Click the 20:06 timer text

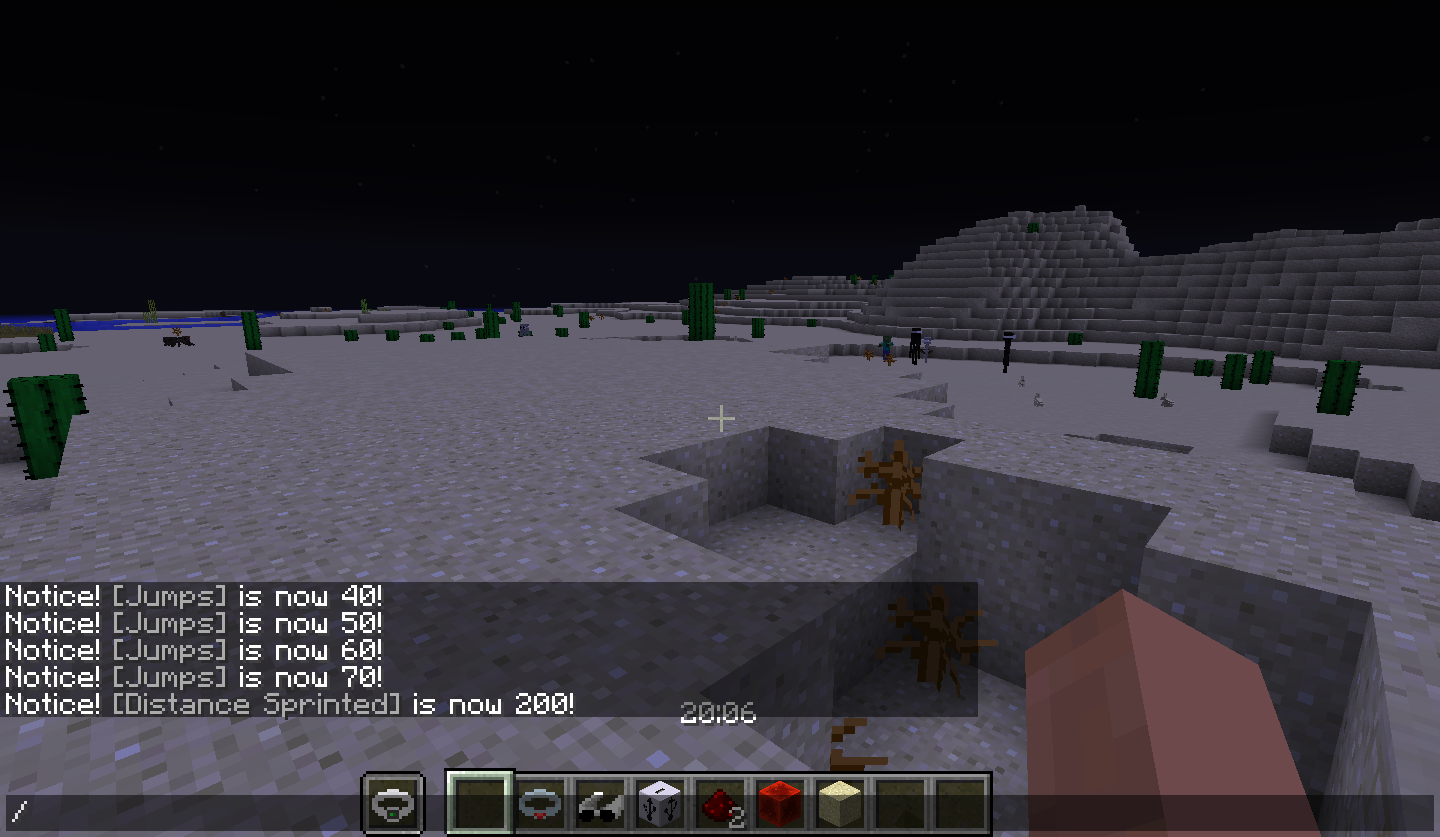(720, 714)
